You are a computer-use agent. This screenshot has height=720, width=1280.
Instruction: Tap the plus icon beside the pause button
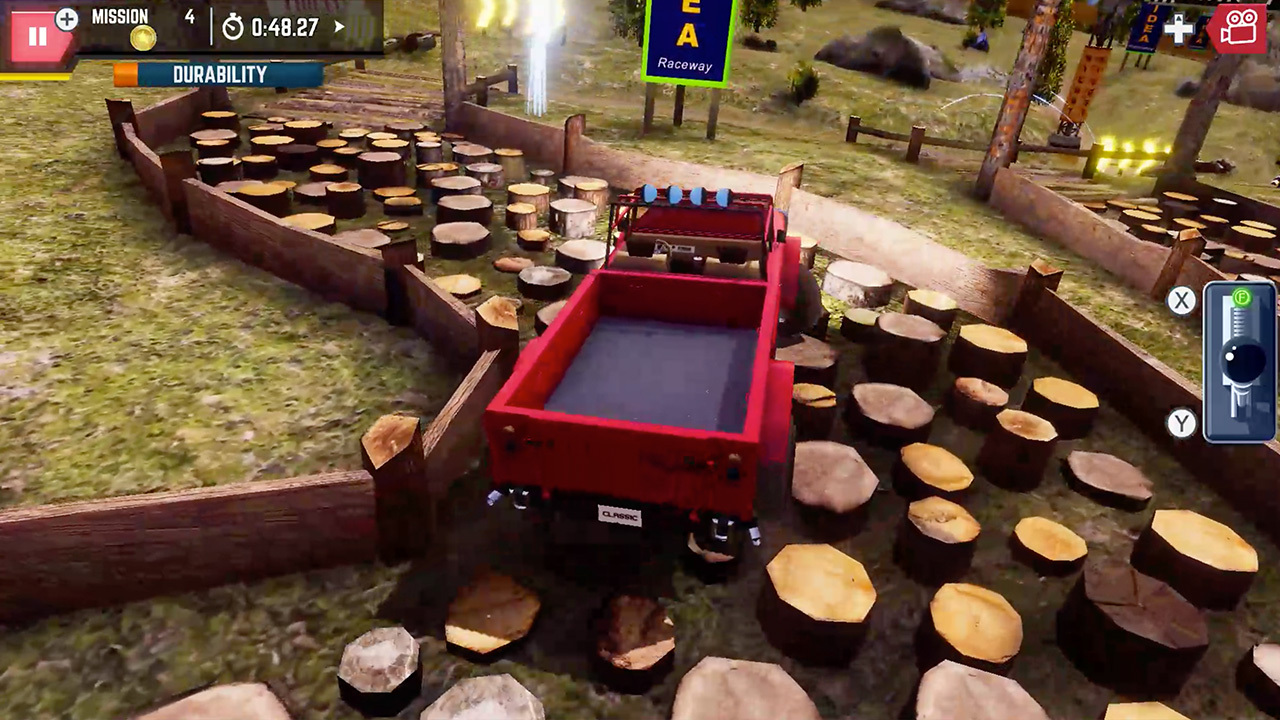click(66, 19)
